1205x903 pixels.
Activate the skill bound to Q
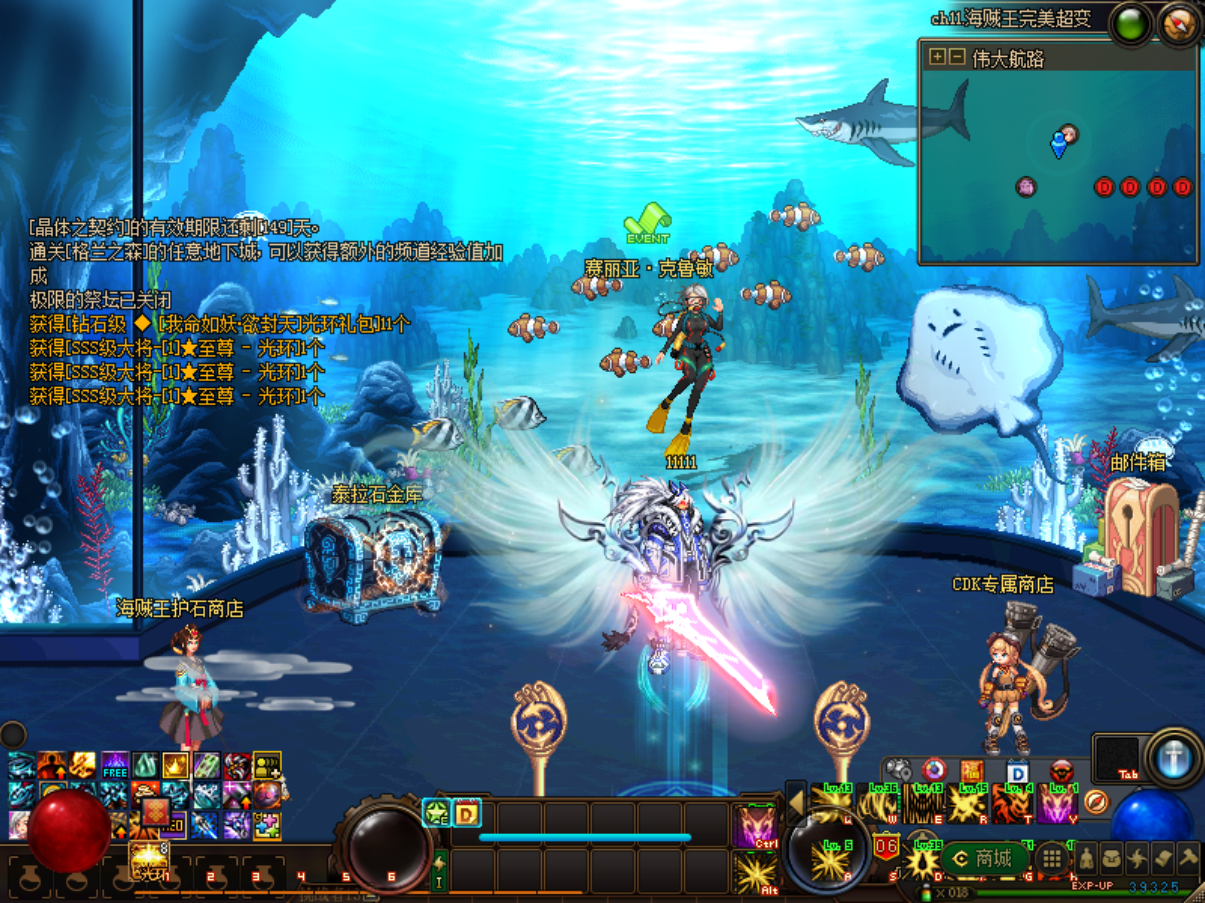click(x=832, y=804)
